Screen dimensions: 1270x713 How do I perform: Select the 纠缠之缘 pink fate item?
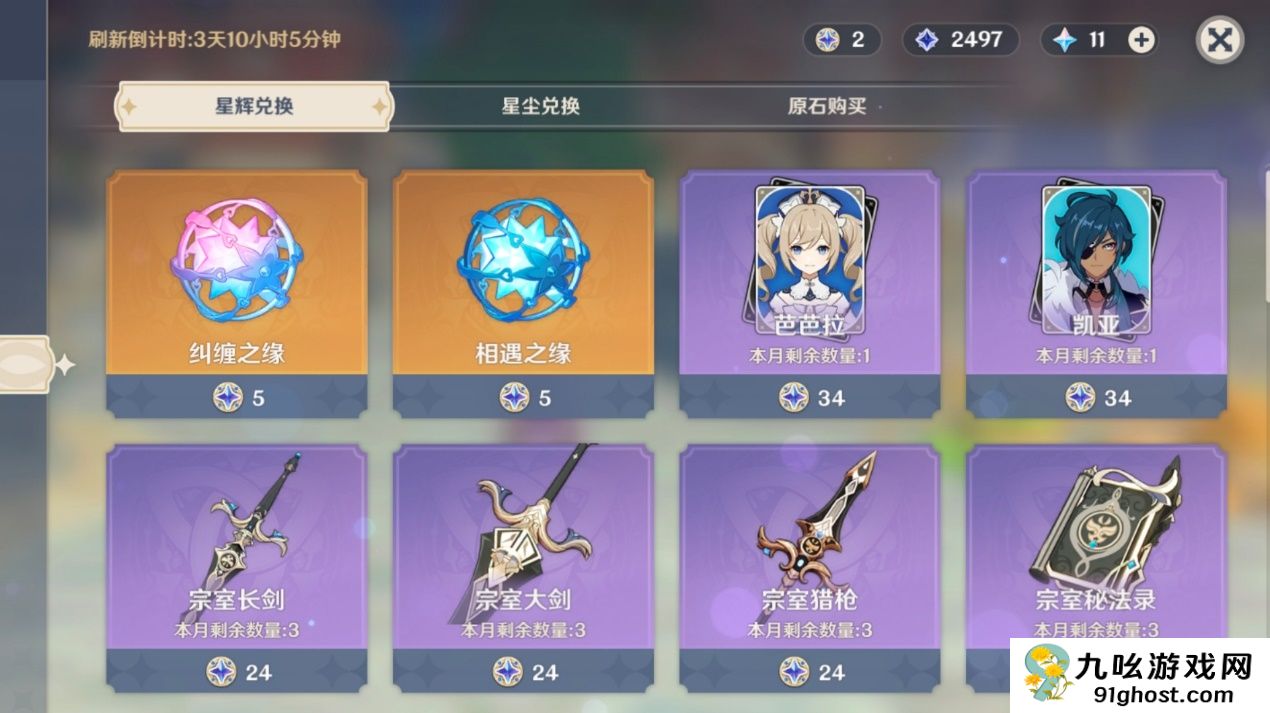click(x=237, y=290)
